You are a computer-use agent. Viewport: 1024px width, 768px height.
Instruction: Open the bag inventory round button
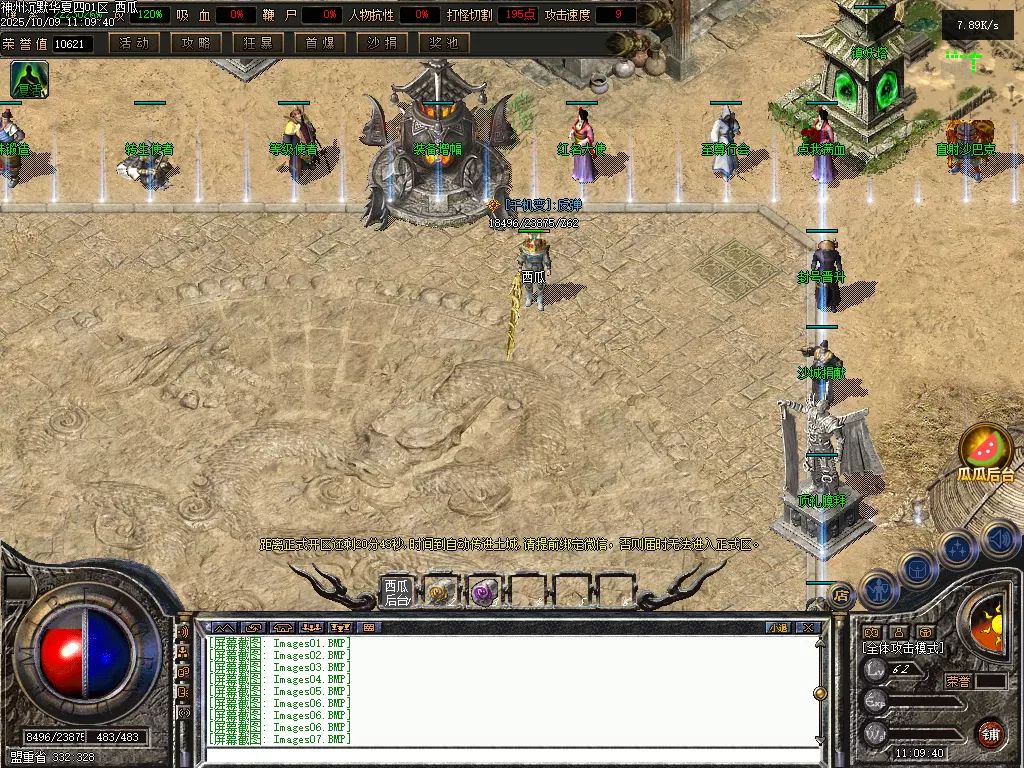917,569
